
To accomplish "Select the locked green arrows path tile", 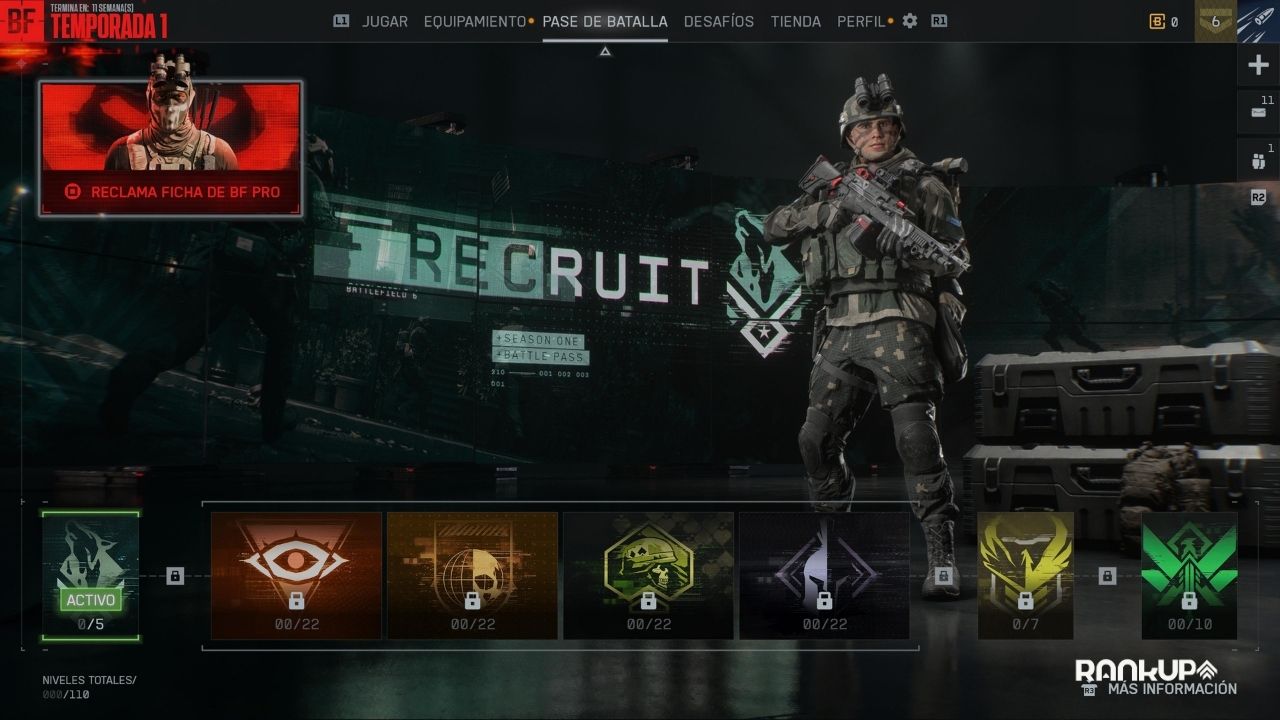I will pos(1189,575).
